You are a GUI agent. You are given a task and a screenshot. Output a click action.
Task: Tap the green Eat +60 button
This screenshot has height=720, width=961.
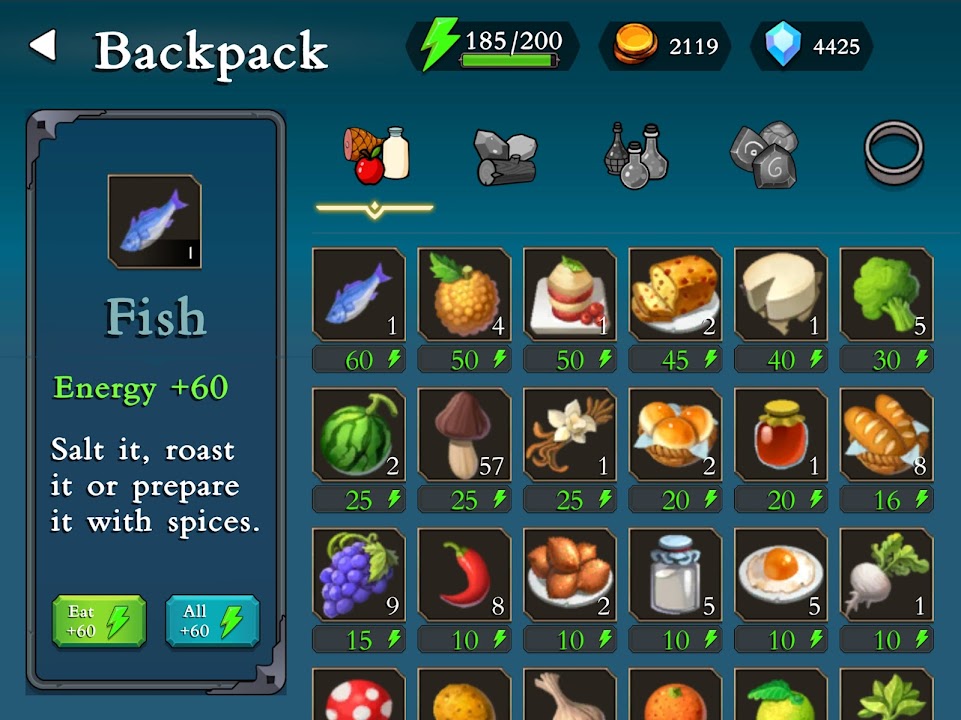coord(99,621)
